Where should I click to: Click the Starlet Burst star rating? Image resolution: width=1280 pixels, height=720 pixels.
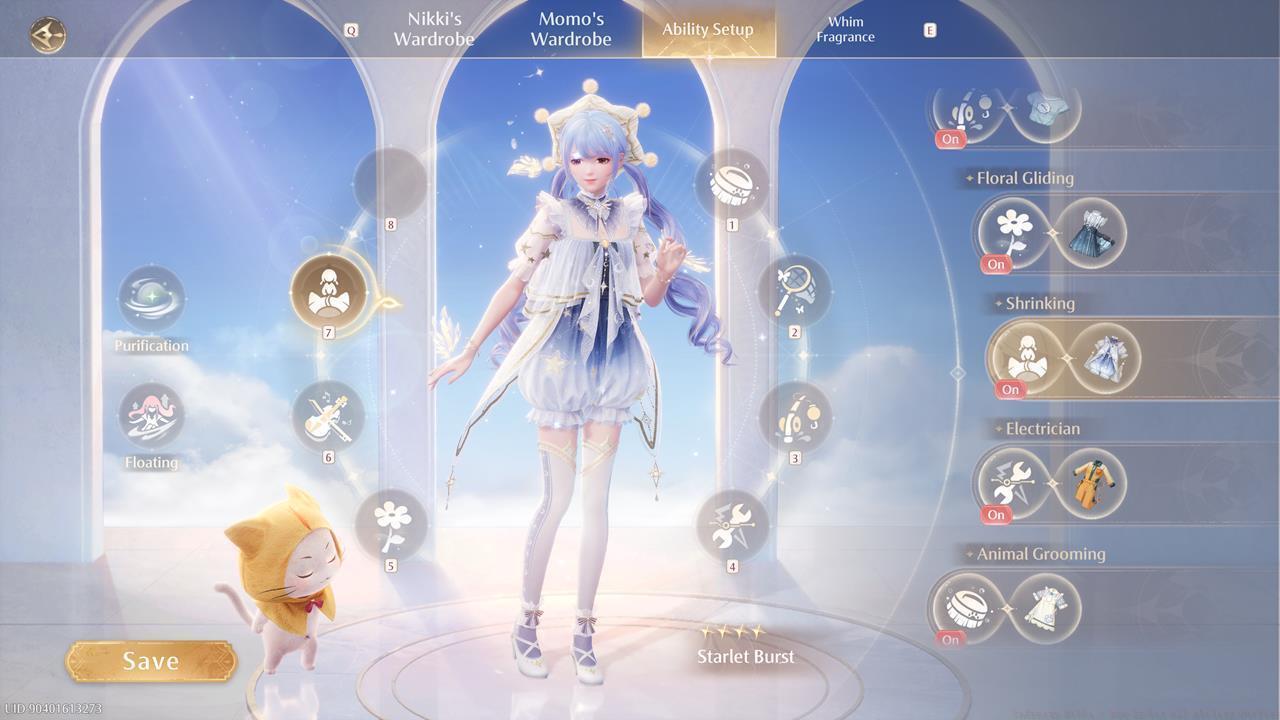click(733, 633)
